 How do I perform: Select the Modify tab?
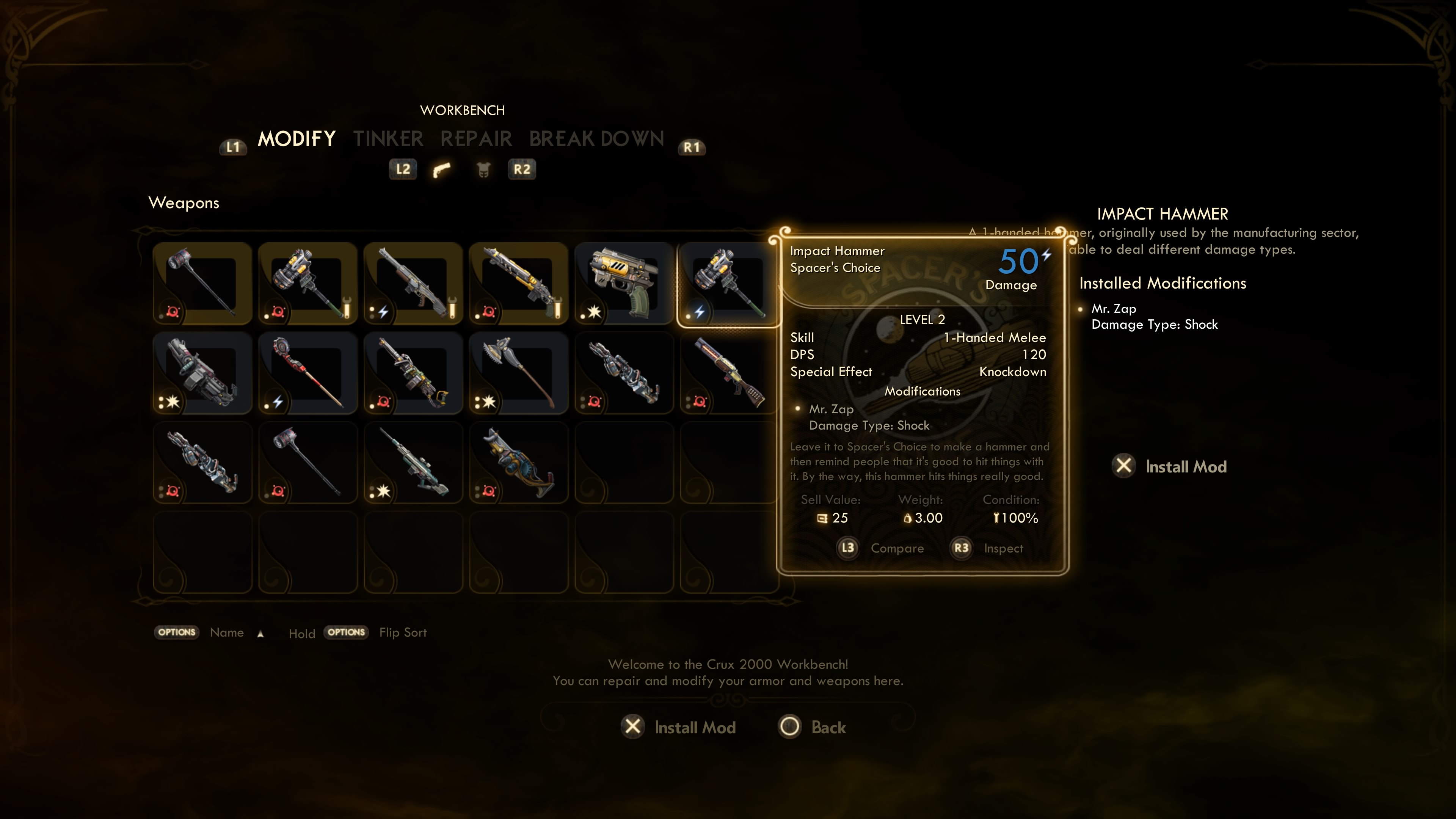pos(297,139)
